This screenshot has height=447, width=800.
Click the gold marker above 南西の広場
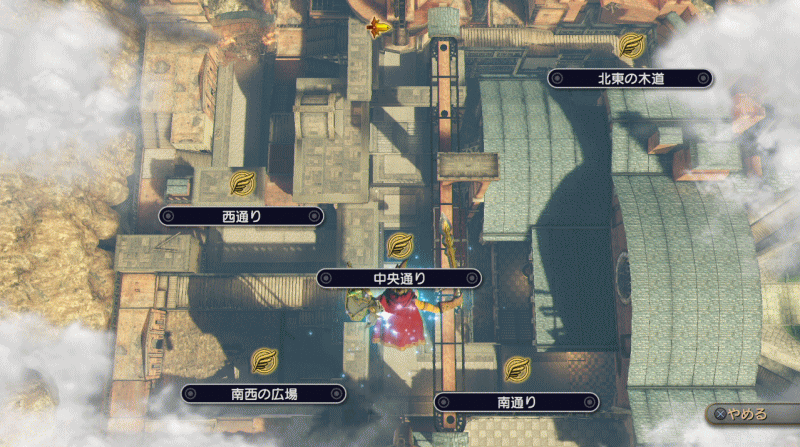click(x=264, y=360)
